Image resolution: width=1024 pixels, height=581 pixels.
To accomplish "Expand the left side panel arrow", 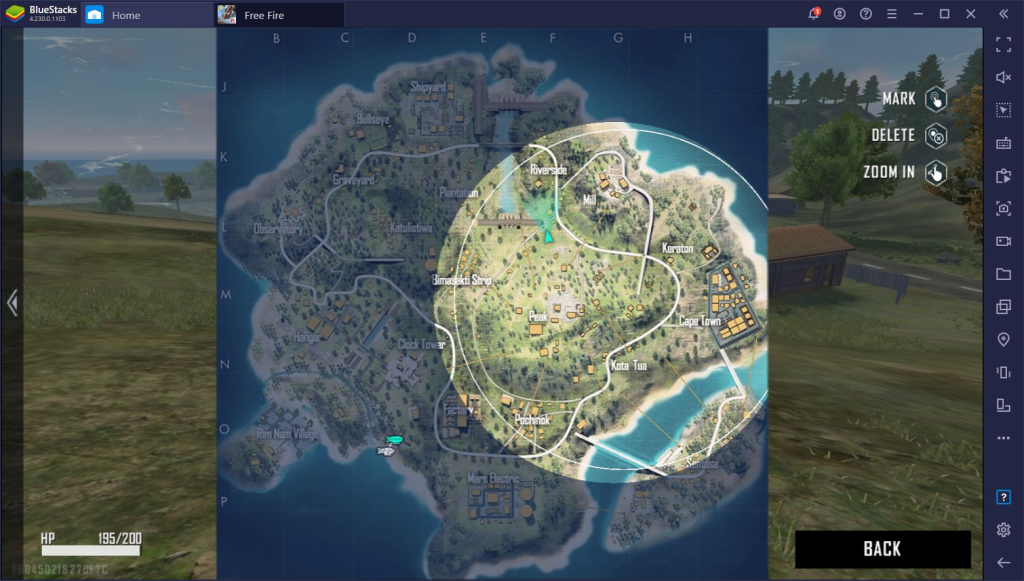I will pos(12,303).
